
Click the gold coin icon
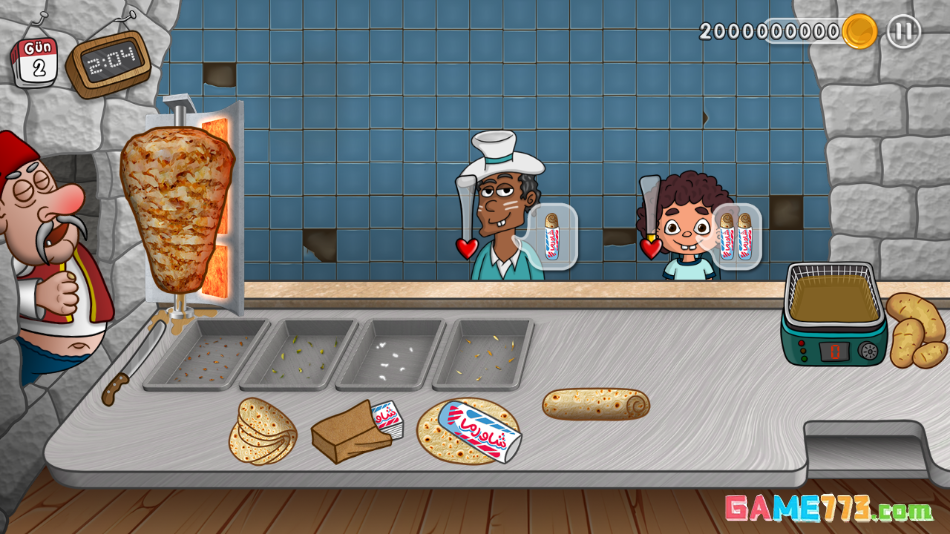tap(859, 32)
